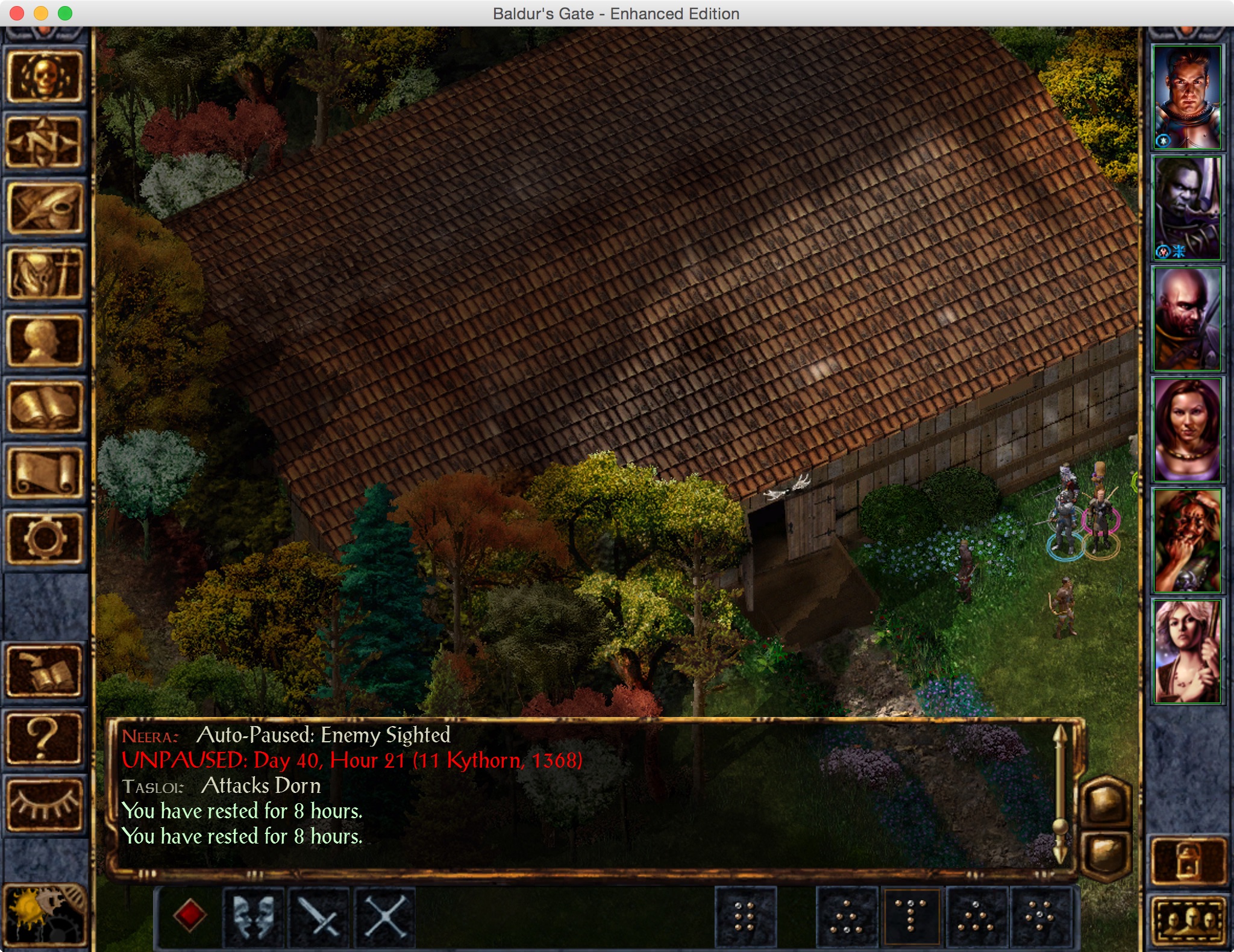Open the area map compass button
Viewport: 1234px width, 952px height.
coord(44,143)
